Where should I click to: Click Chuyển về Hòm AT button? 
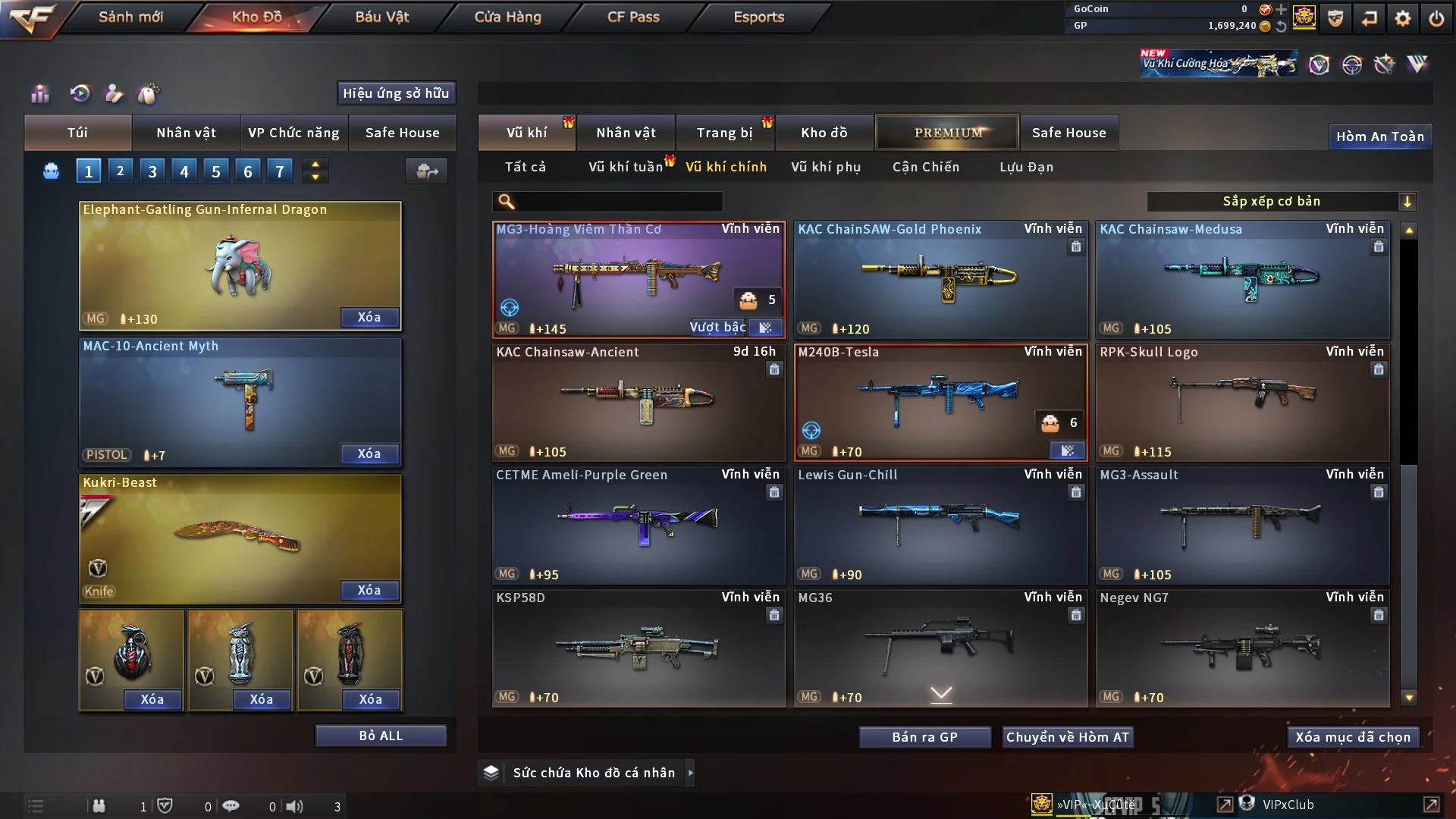(x=1068, y=737)
